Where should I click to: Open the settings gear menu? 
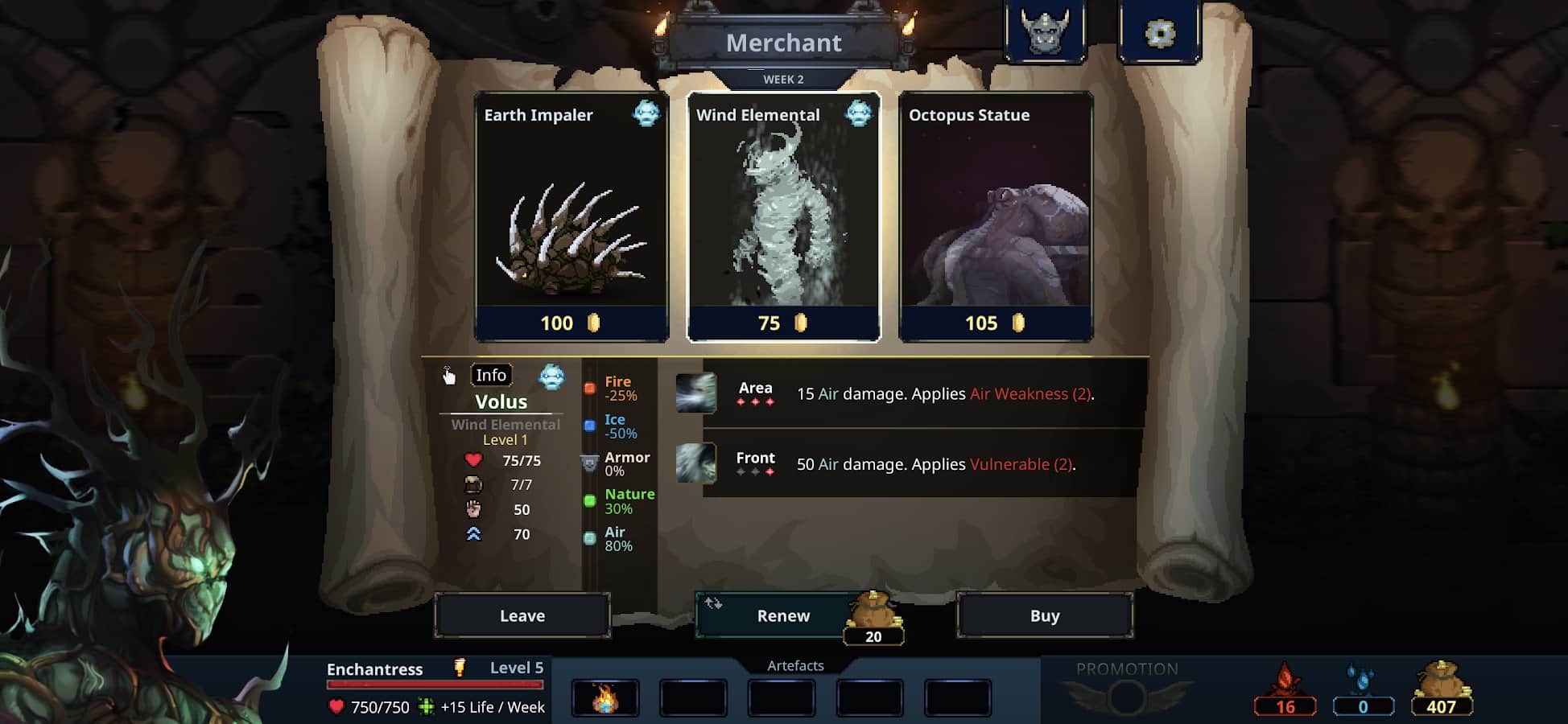tap(1160, 33)
